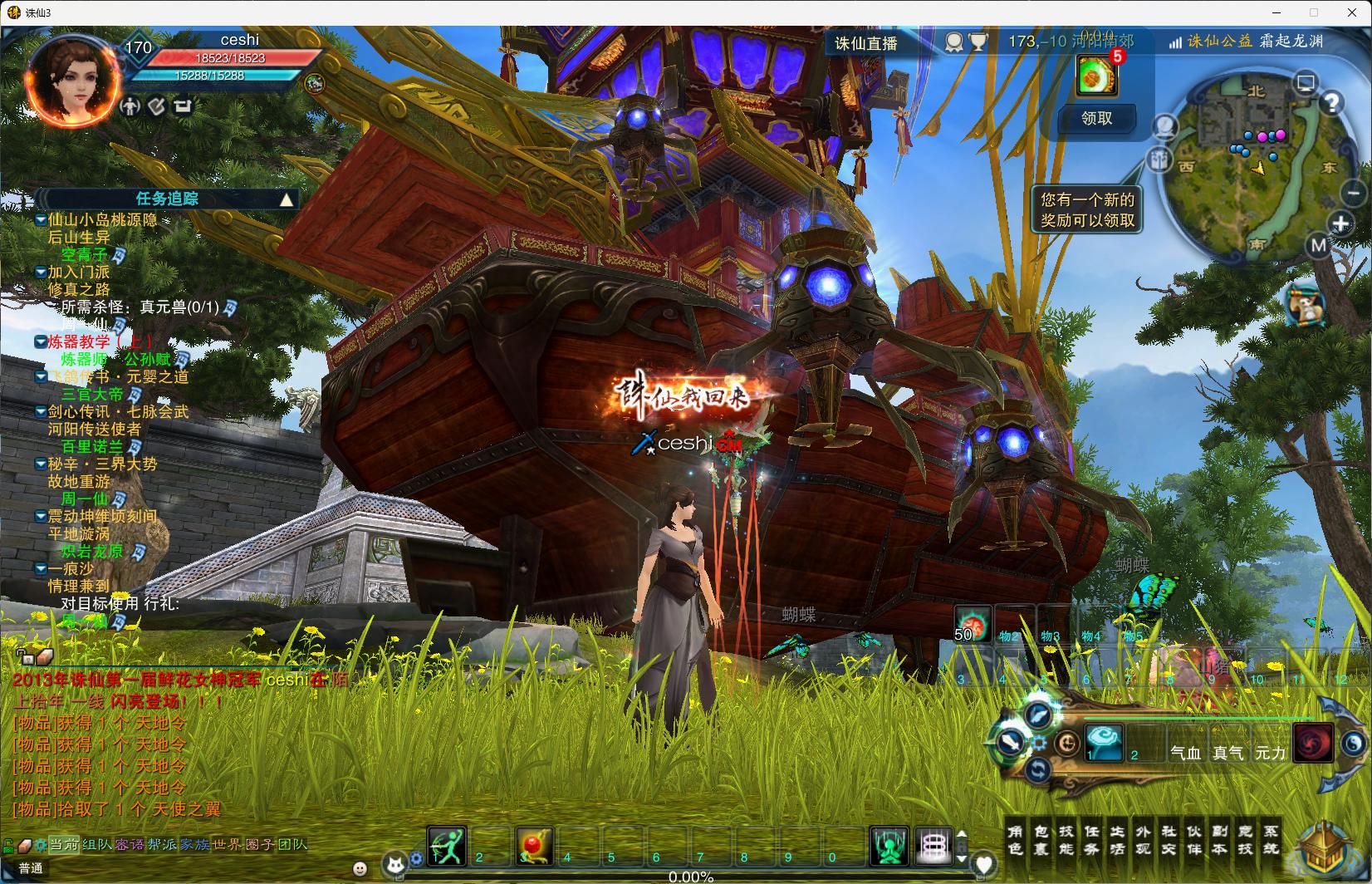The height and width of the screenshot is (884, 1372).
Task: Click the question mark help icon
Action: tap(1331, 103)
